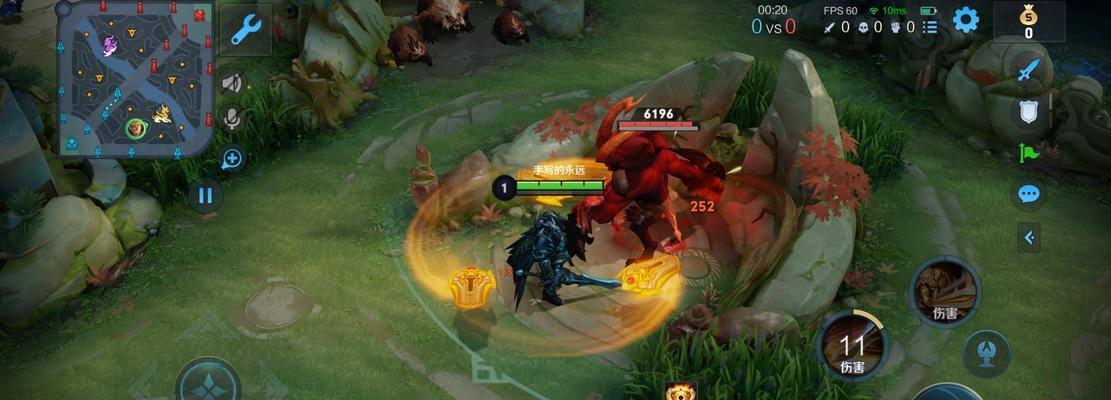This screenshot has height=400, width=1111.
Task: Tap the round blue winged emblem button
Action: (986, 352)
